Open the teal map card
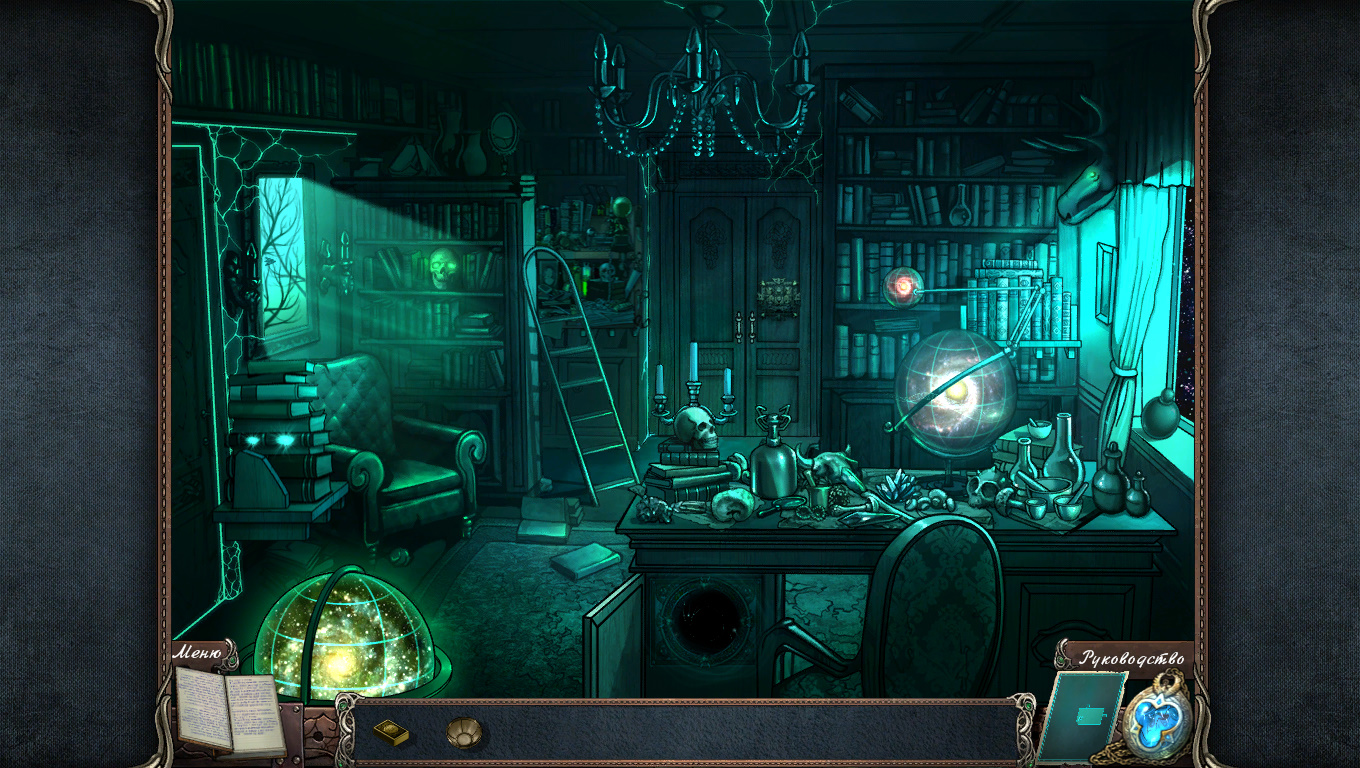This screenshot has height=768, width=1360. pyautogui.click(x=1084, y=716)
